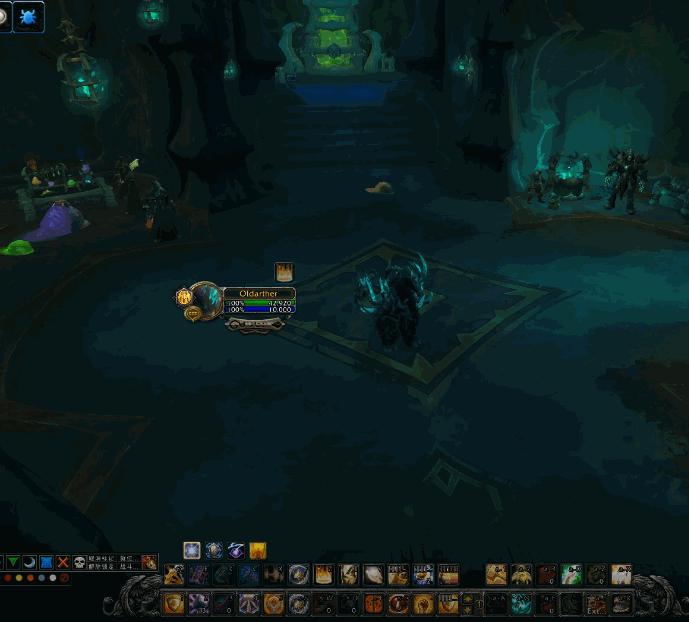Select the Oldarther player portrait

click(207, 299)
